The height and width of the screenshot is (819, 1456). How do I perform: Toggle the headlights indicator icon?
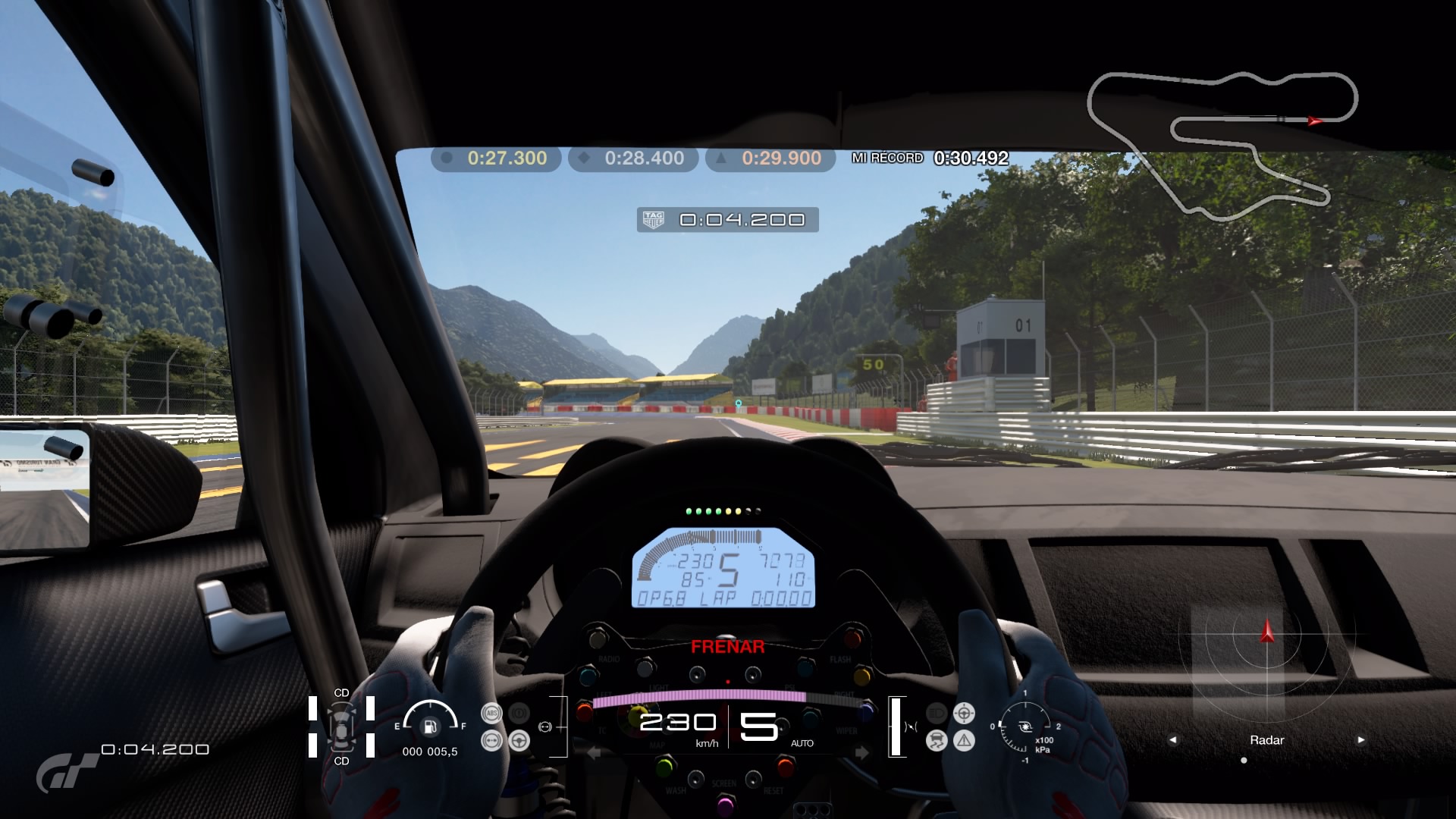click(937, 713)
